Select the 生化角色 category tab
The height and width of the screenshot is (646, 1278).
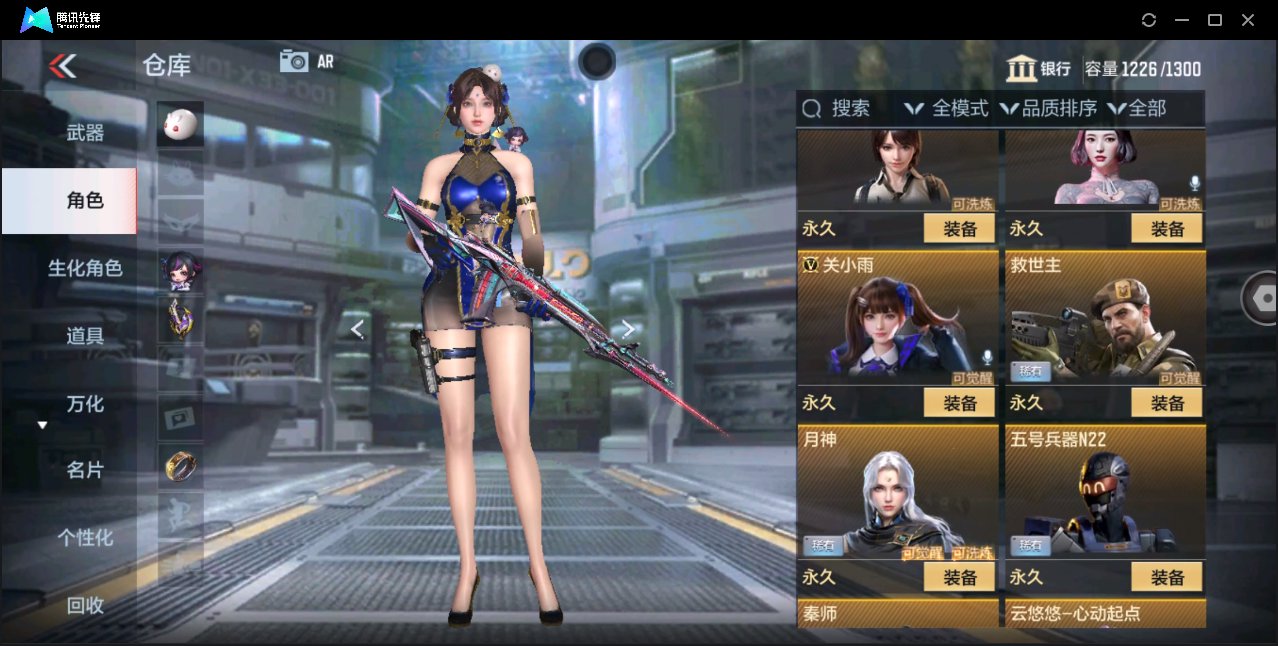[85, 268]
